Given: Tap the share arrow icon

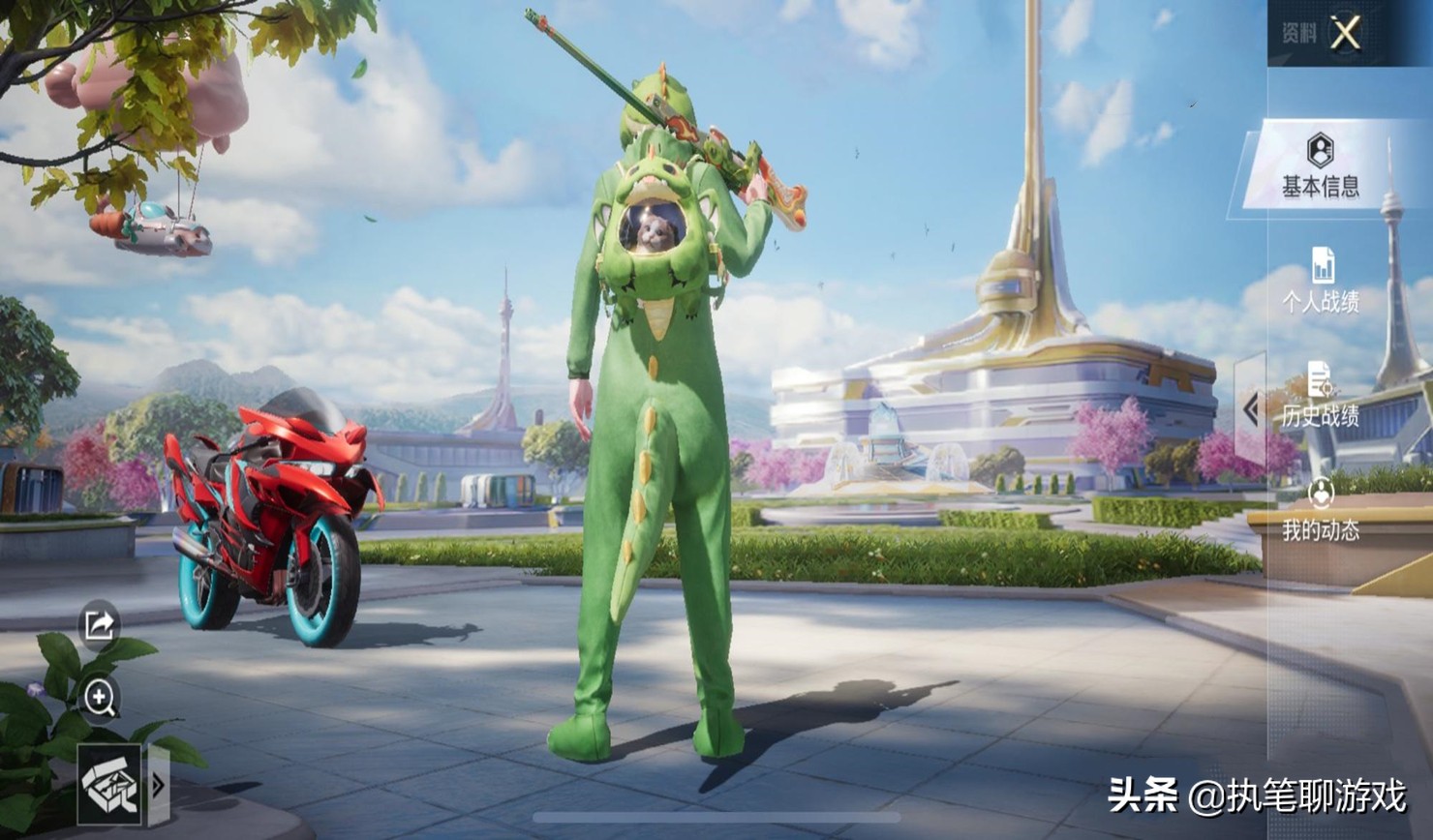Looking at the screenshot, I should 100,625.
